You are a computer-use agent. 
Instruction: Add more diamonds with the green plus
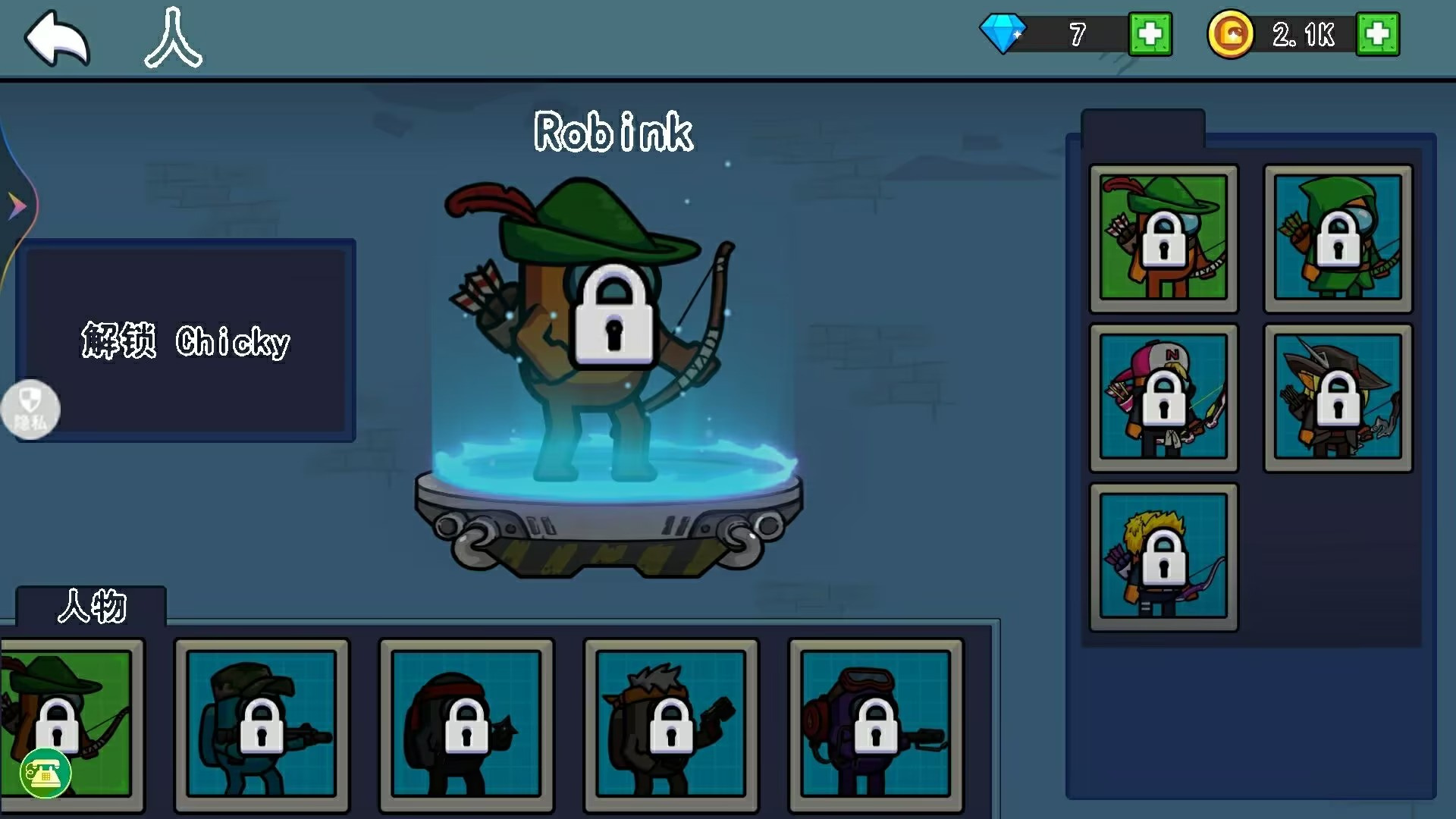click(1150, 34)
